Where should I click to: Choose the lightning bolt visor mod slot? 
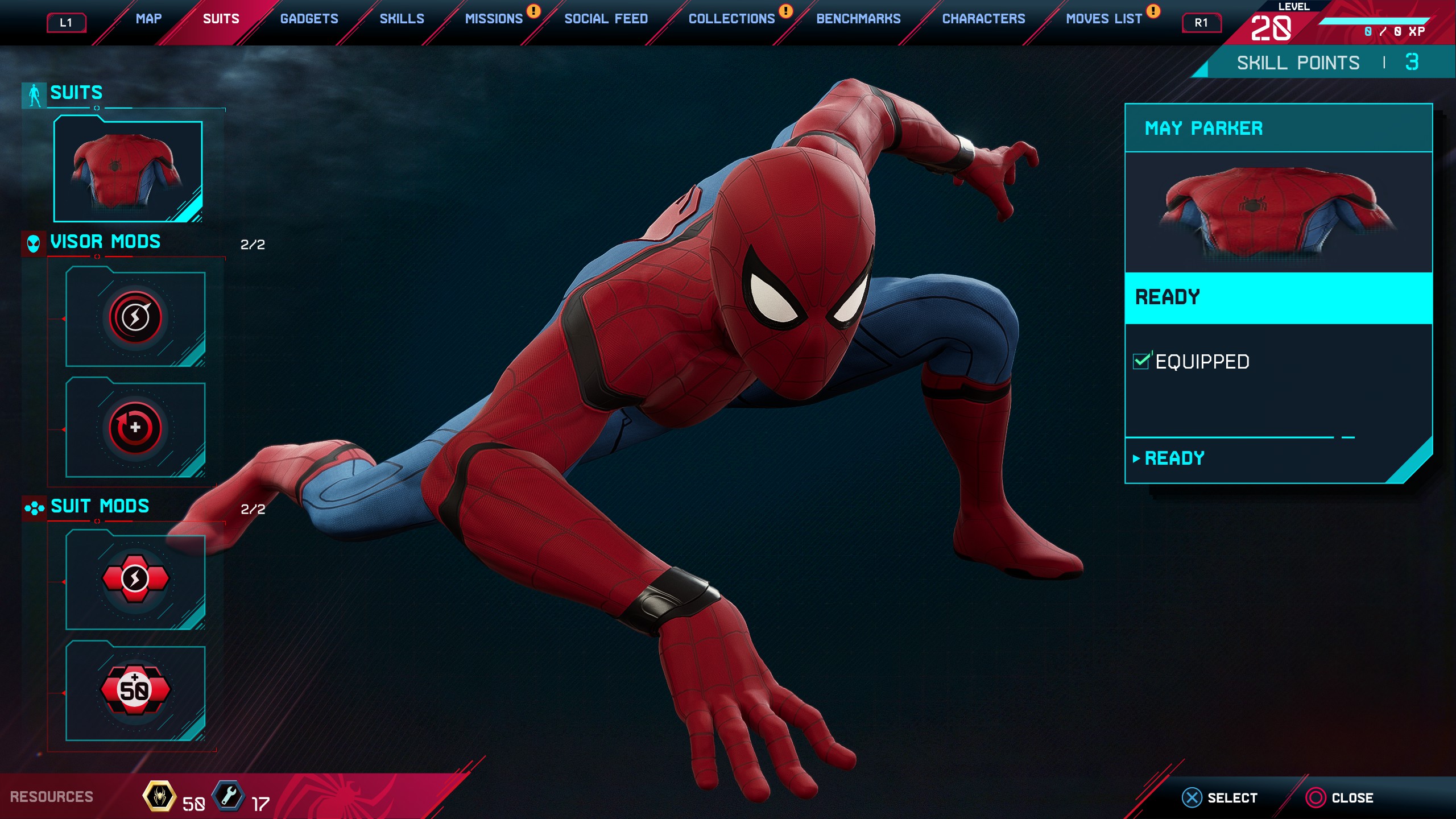[x=135, y=317]
